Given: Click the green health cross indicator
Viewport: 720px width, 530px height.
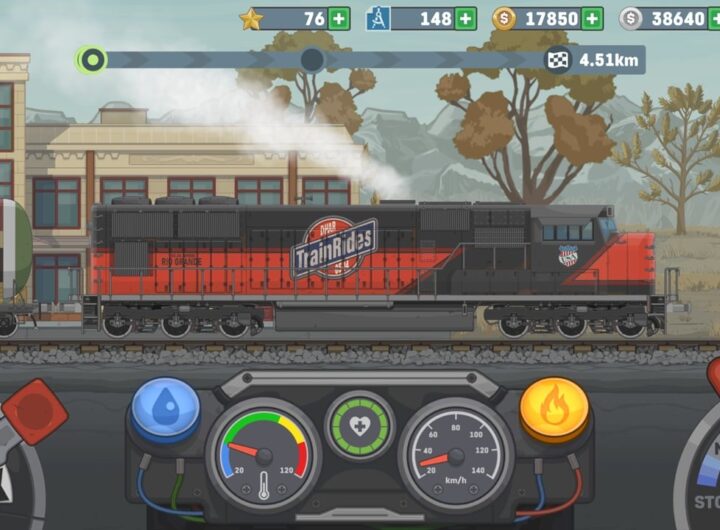Looking at the screenshot, I should (359, 425).
